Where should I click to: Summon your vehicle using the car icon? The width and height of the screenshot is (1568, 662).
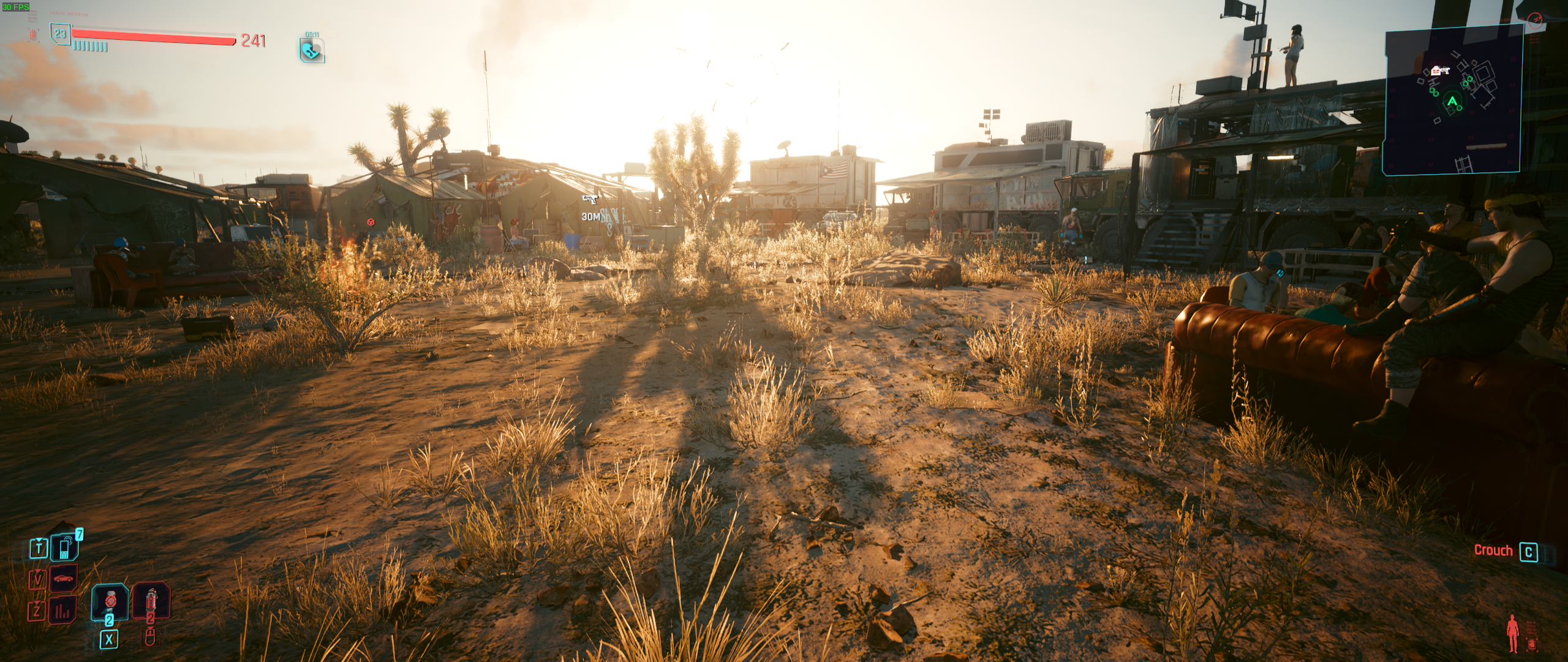(x=64, y=578)
